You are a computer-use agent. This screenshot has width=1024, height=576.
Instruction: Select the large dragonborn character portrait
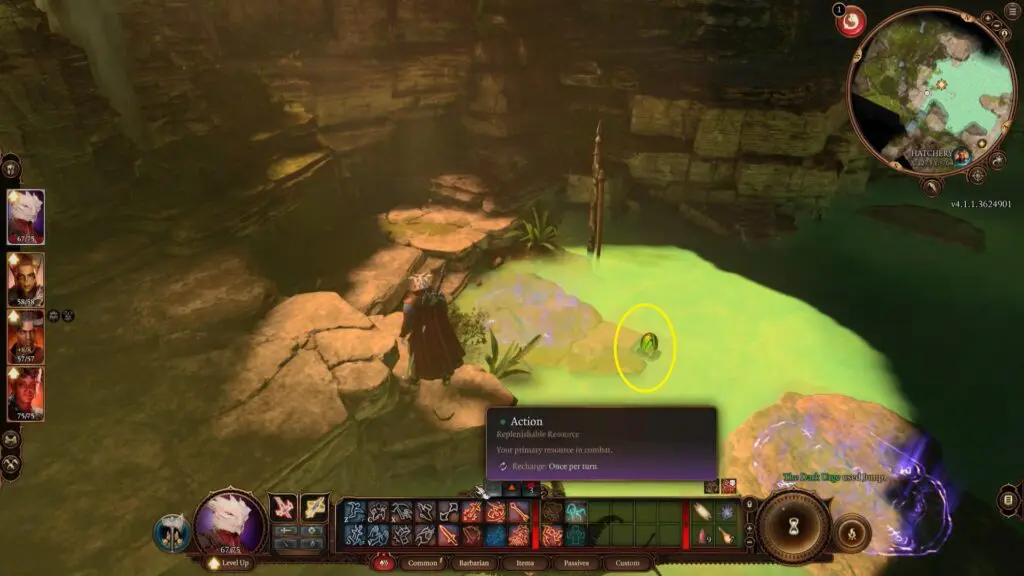click(230, 522)
